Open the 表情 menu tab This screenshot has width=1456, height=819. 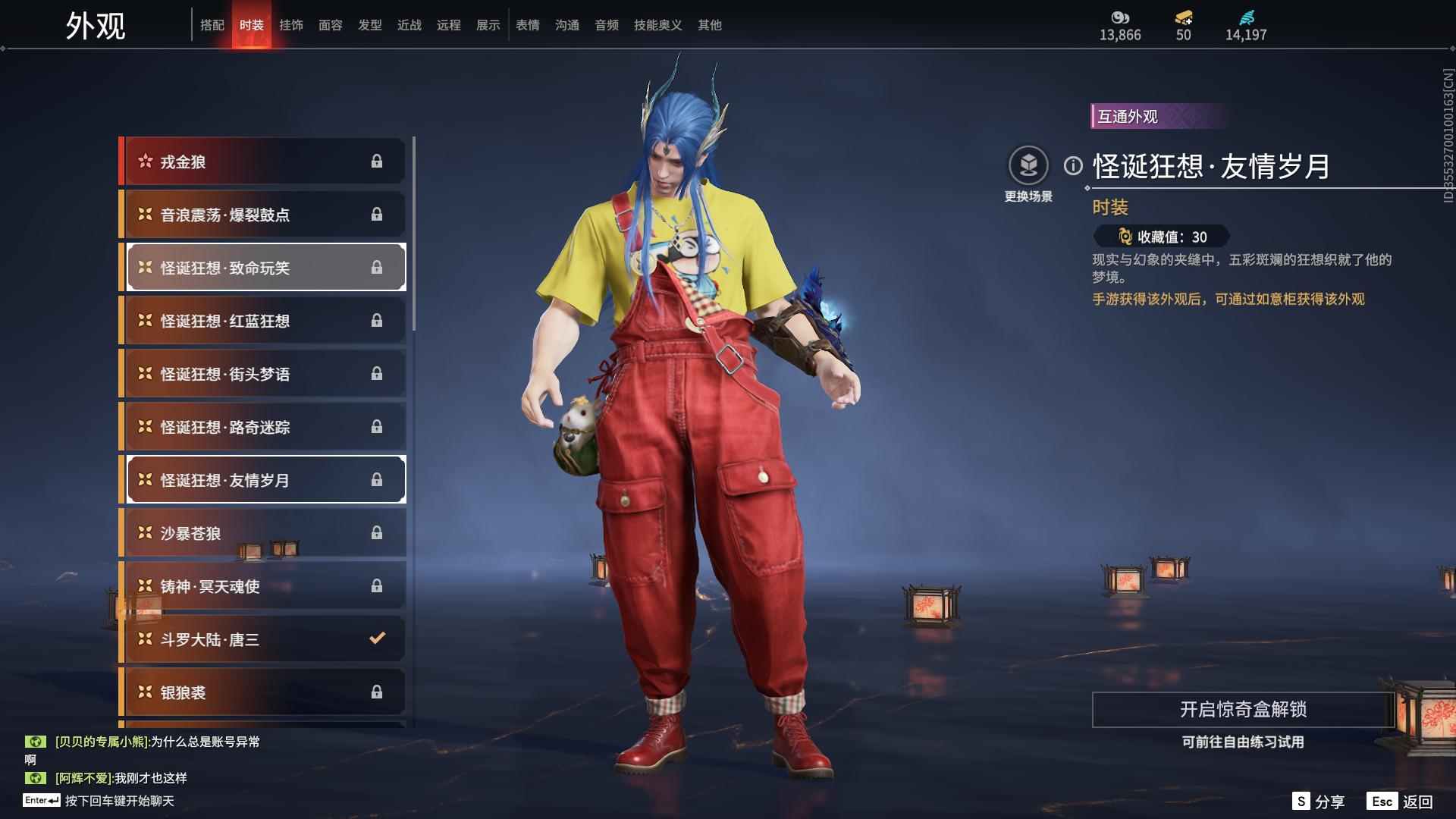pyautogui.click(x=527, y=24)
